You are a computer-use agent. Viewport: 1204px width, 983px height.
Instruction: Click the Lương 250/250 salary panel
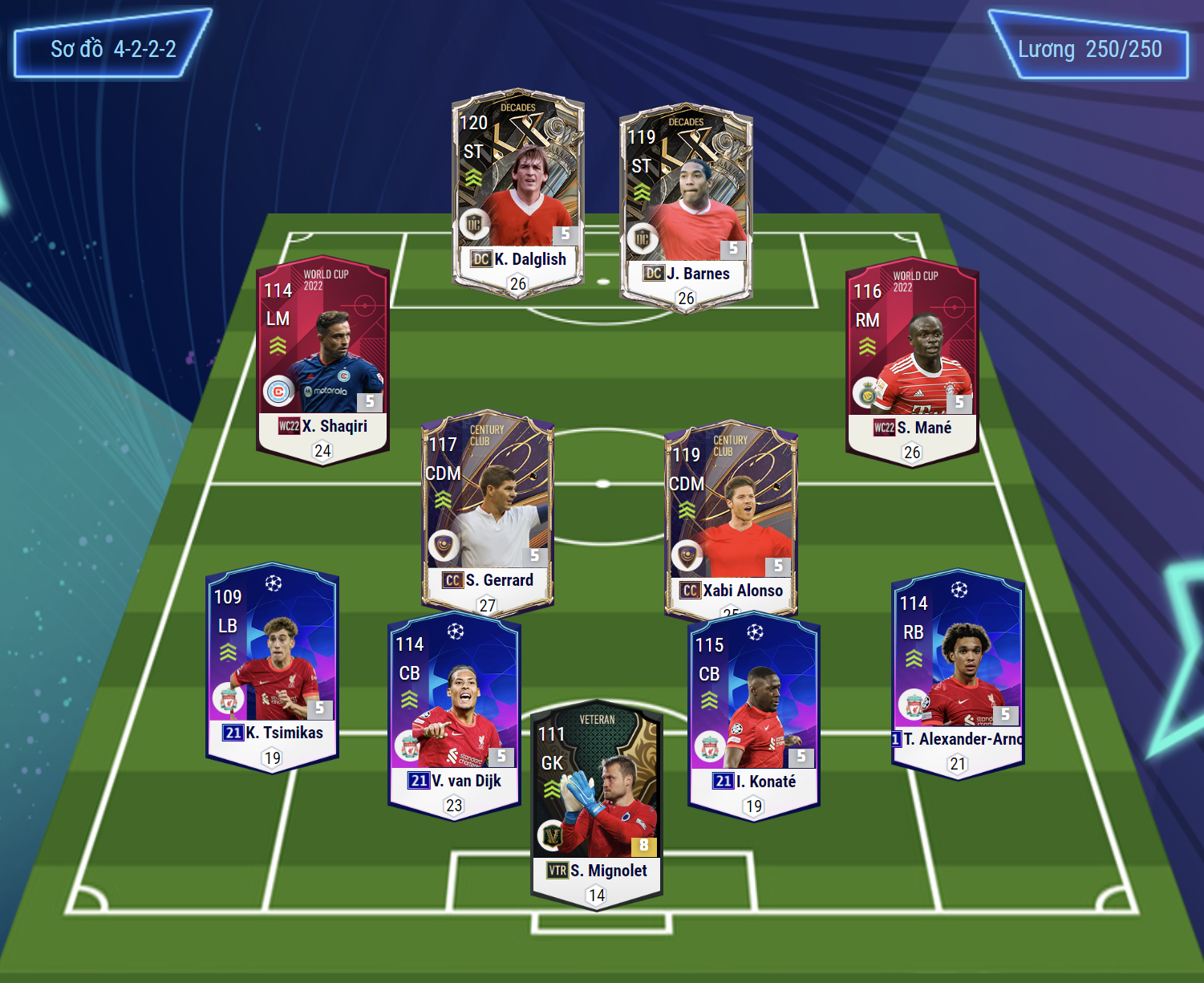click(1088, 49)
